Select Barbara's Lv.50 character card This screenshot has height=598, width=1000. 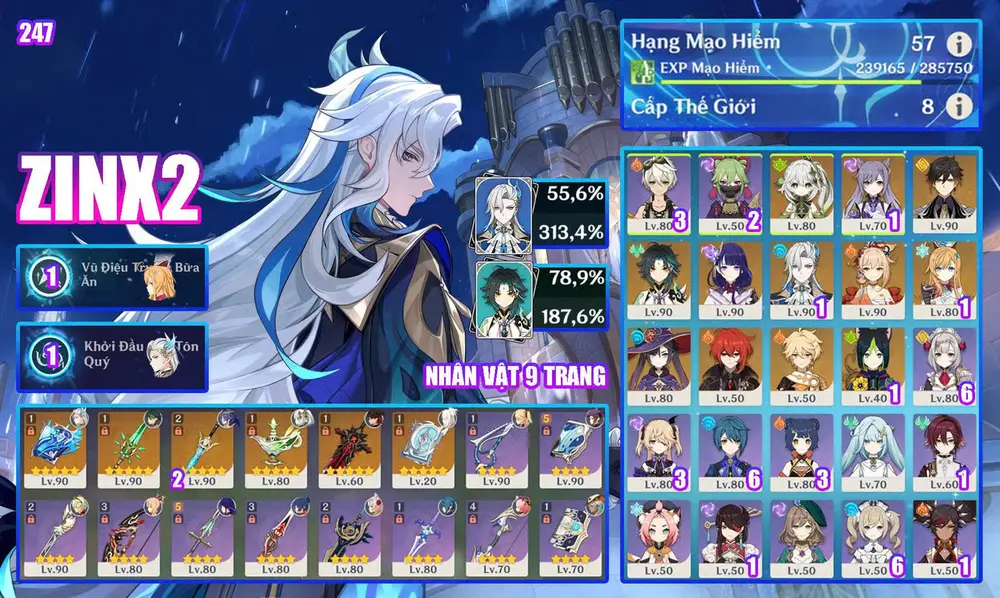(872, 534)
